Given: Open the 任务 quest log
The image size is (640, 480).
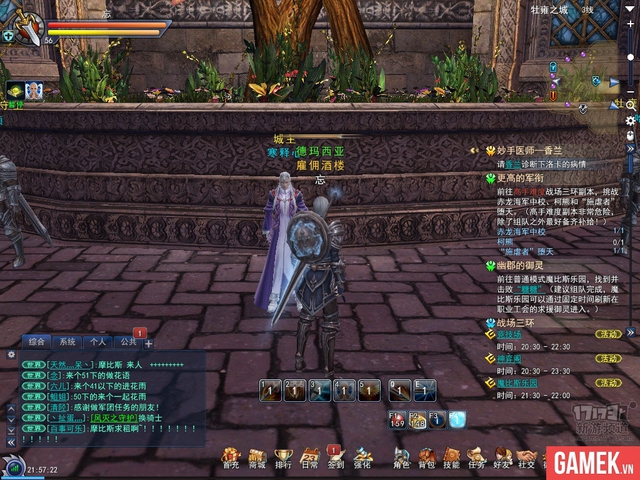Looking at the screenshot, I should tap(476, 458).
